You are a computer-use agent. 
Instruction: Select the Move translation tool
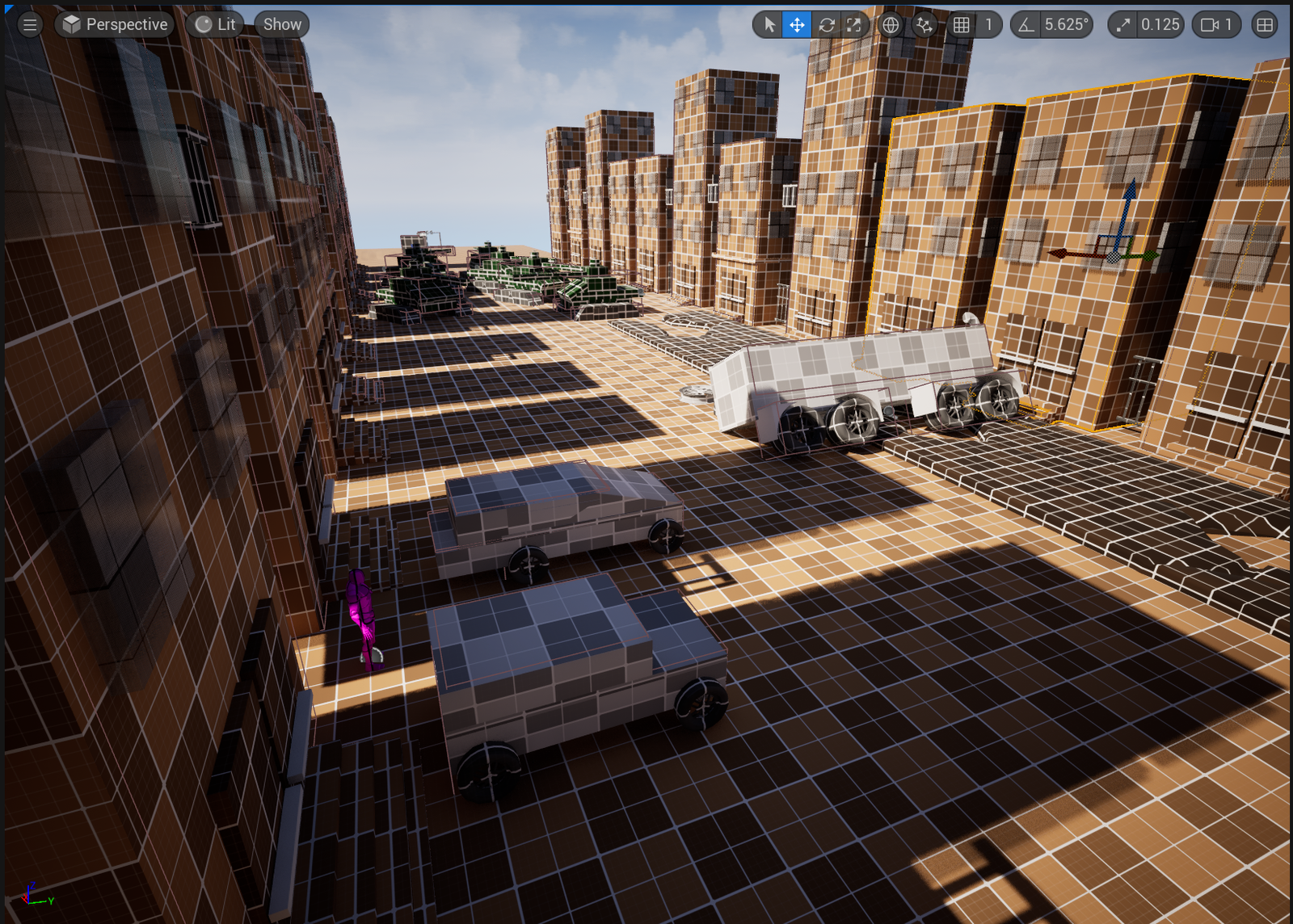(798, 24)
